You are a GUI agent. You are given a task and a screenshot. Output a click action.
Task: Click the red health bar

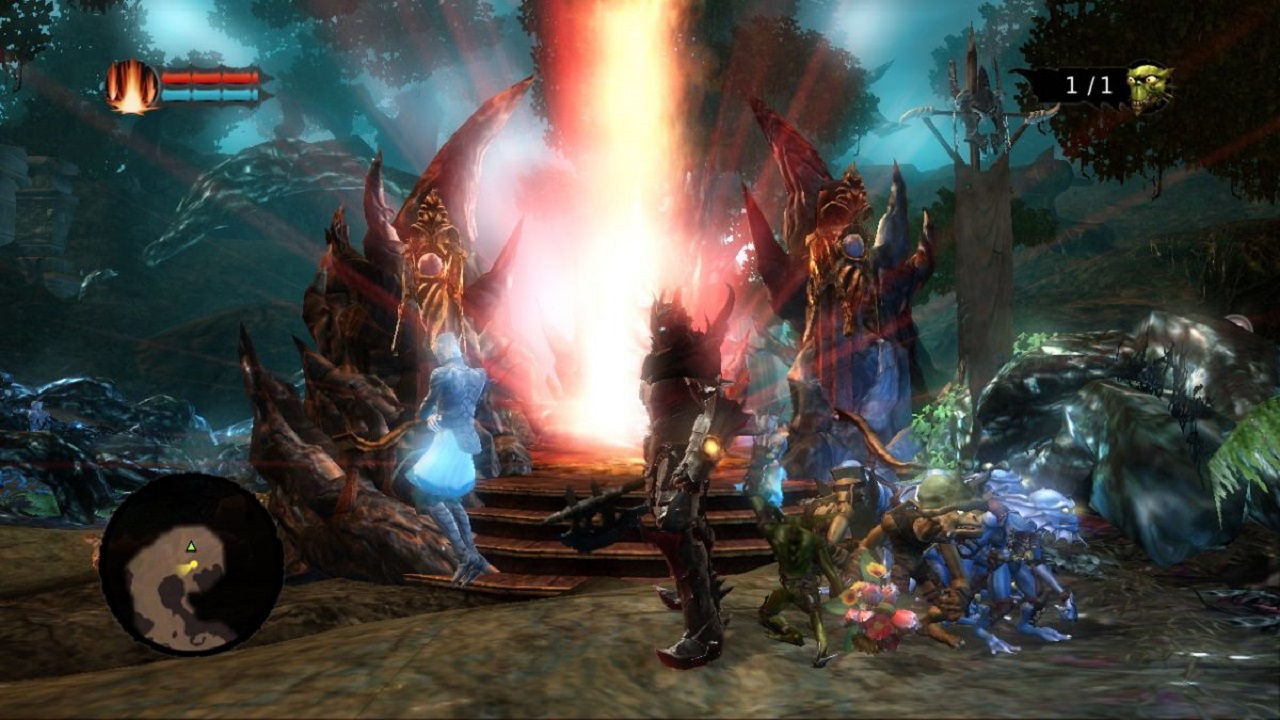click(x=210, y=77)
